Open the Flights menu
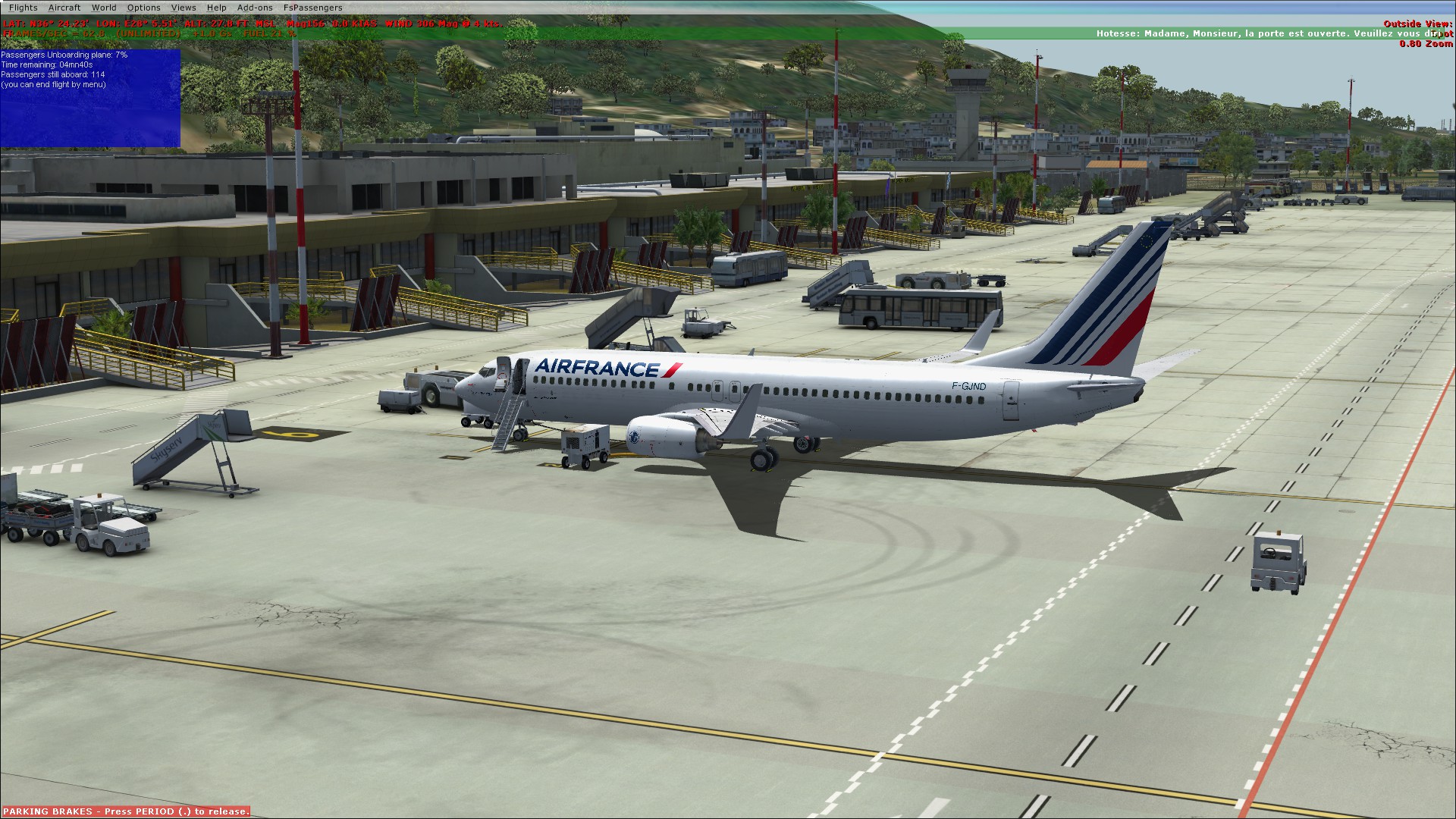 point(23,8)
